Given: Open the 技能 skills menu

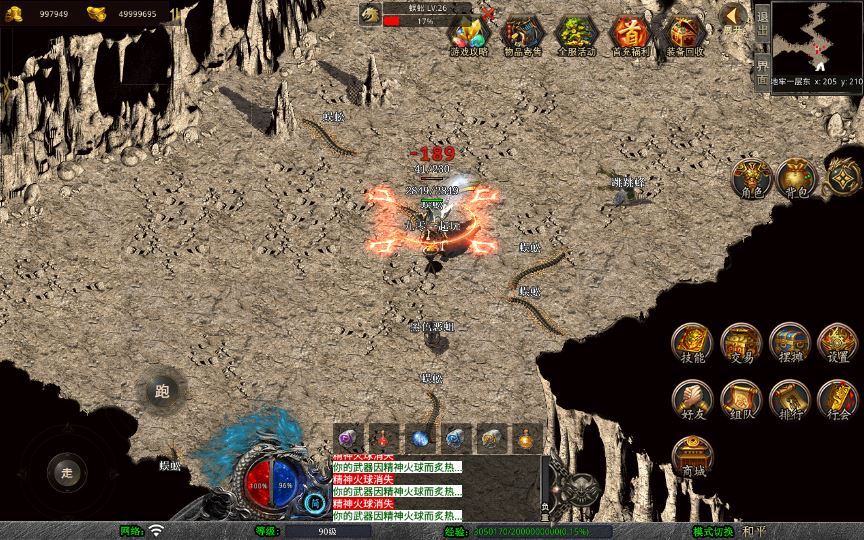Looking at the screenshot, I should tap(692, 344).
